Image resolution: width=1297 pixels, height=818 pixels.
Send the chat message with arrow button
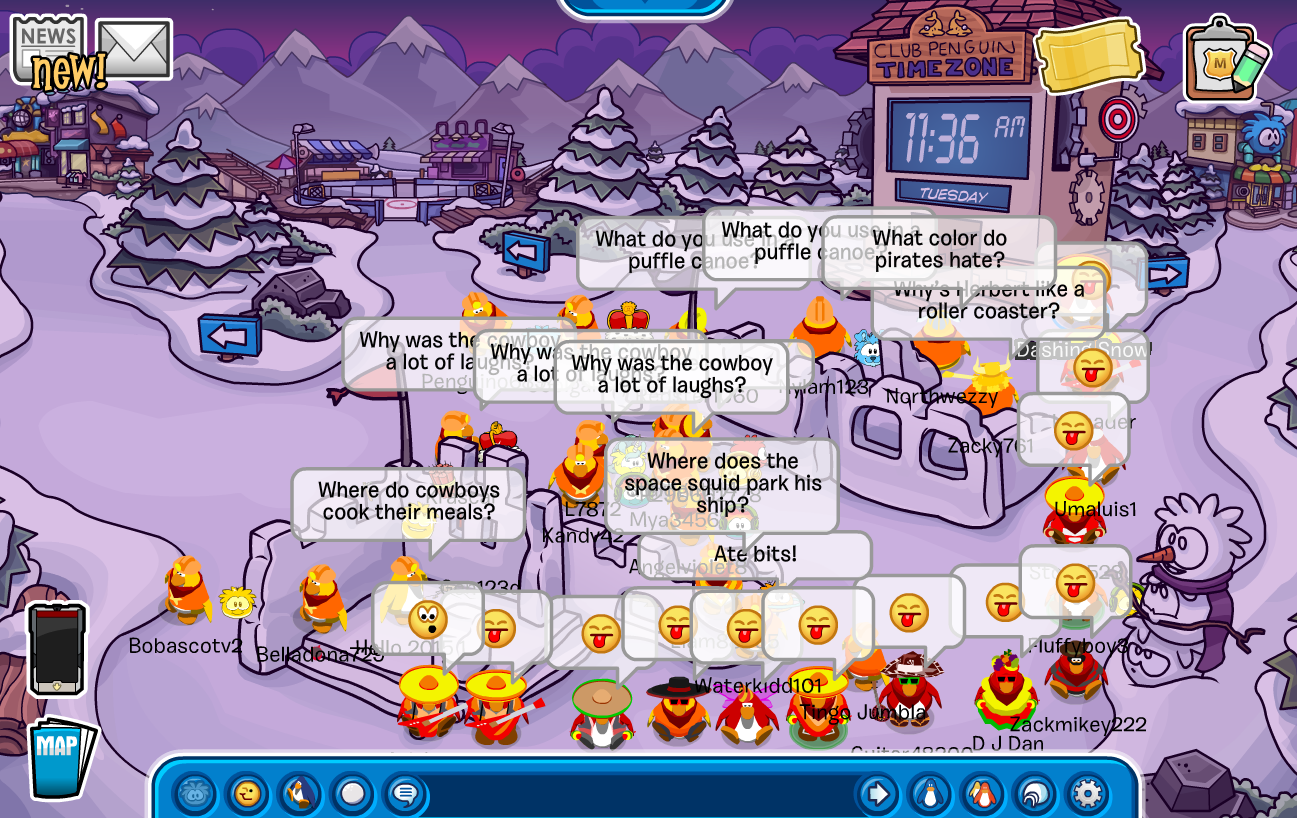tap(877, 795)
